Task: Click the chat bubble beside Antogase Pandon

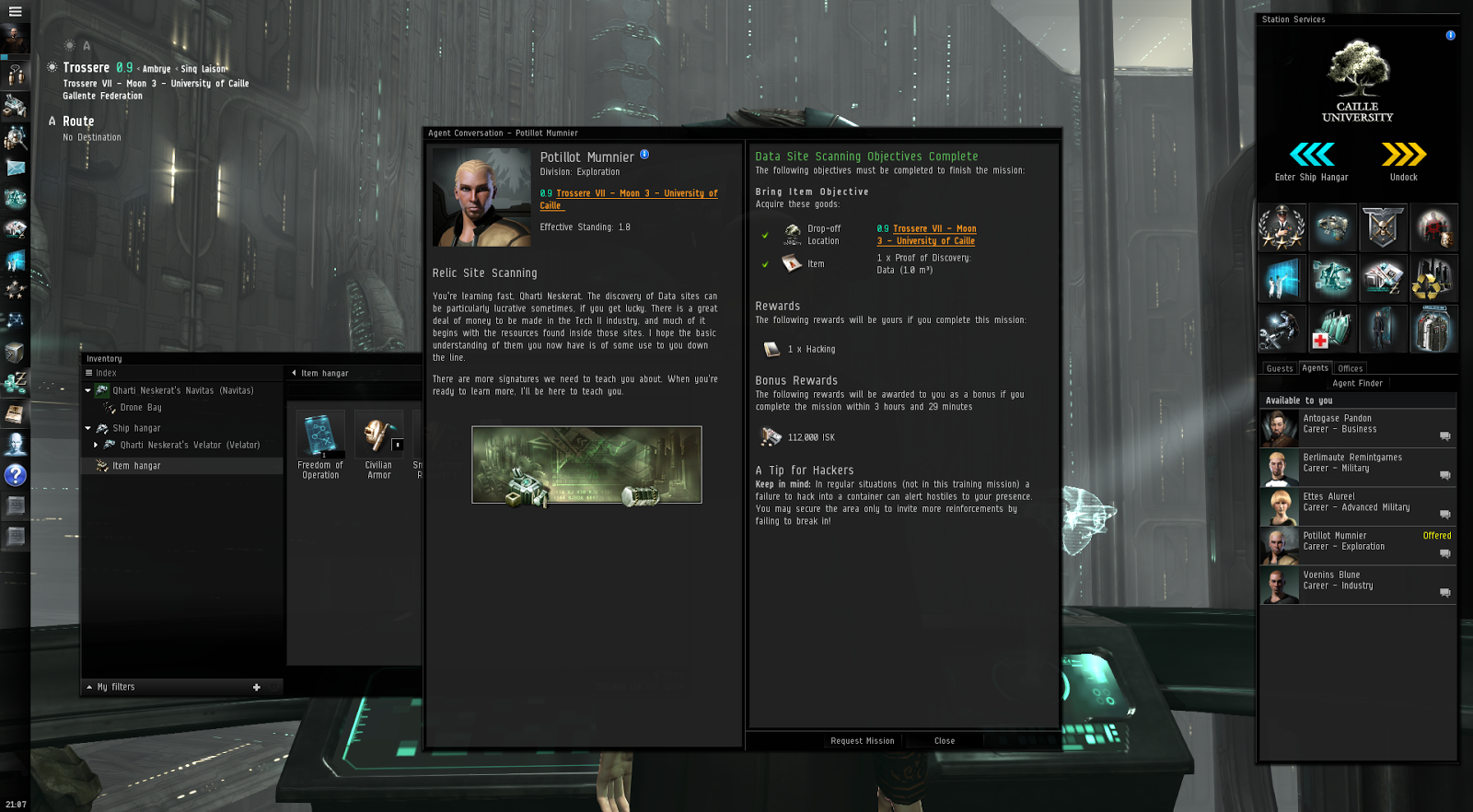Action: click(1445, 437)
